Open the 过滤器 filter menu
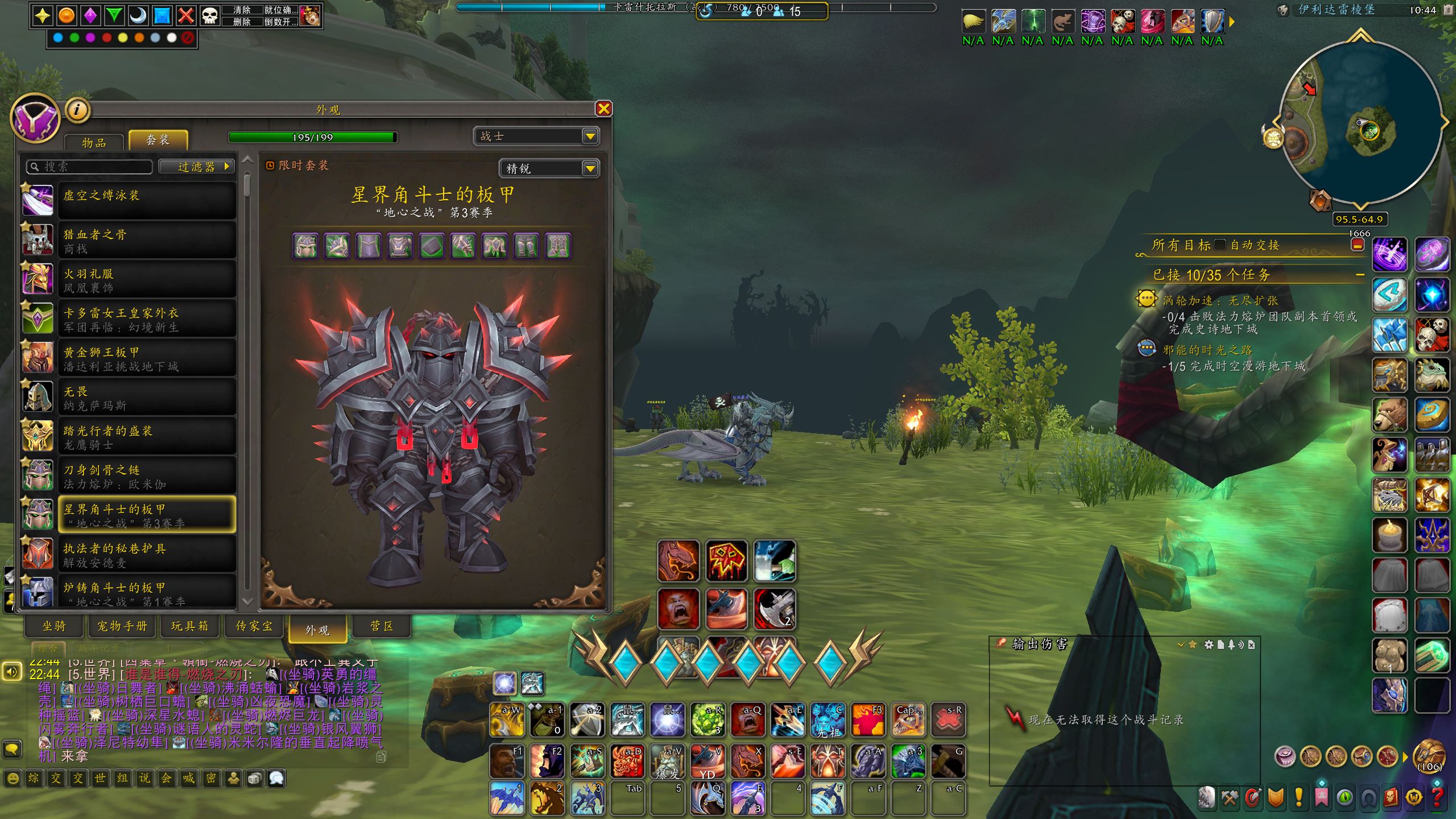 point(197,167)
